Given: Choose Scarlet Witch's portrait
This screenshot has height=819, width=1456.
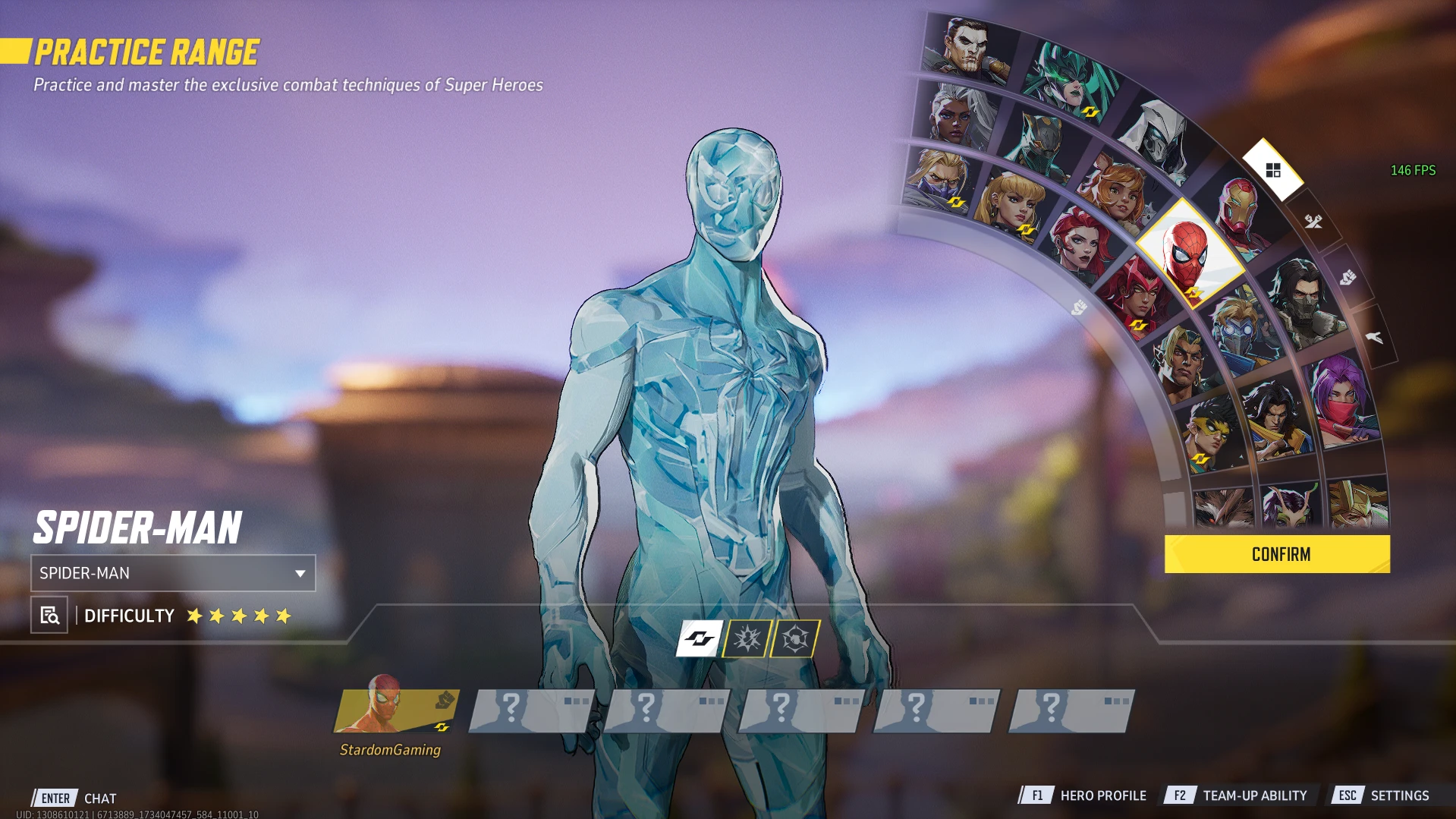Looking at the screenshot, I should point(1136,294).
